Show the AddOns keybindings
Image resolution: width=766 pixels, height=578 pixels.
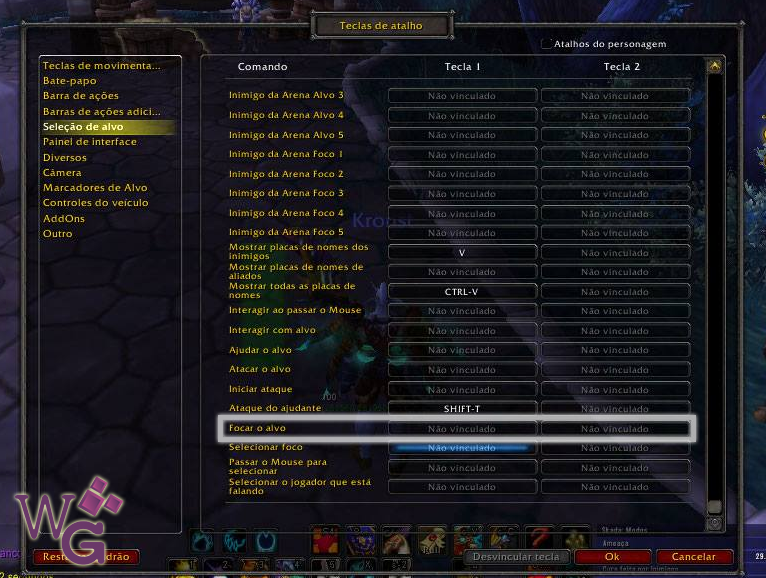pos(64,218)
